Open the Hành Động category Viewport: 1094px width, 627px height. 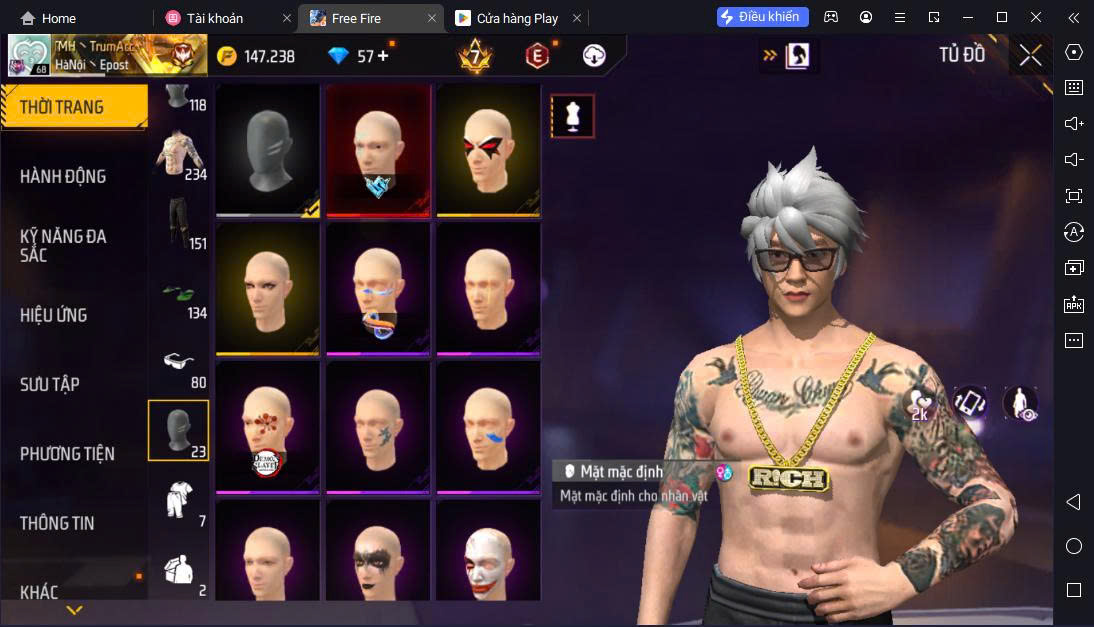63,176
